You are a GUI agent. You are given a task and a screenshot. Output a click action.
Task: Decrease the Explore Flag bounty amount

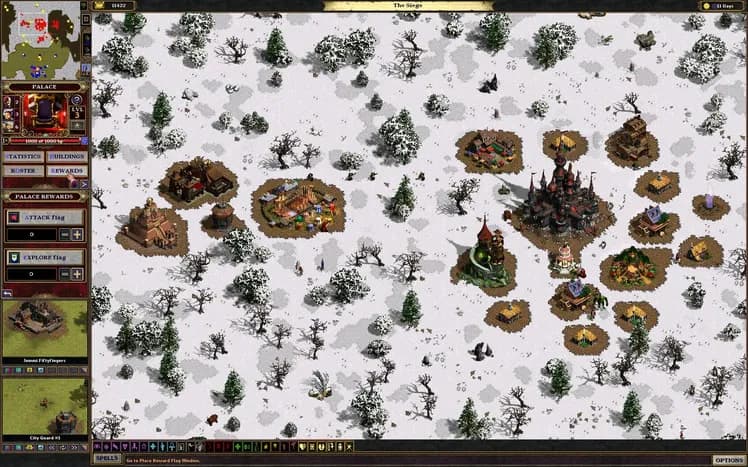(x=64, y=274)
